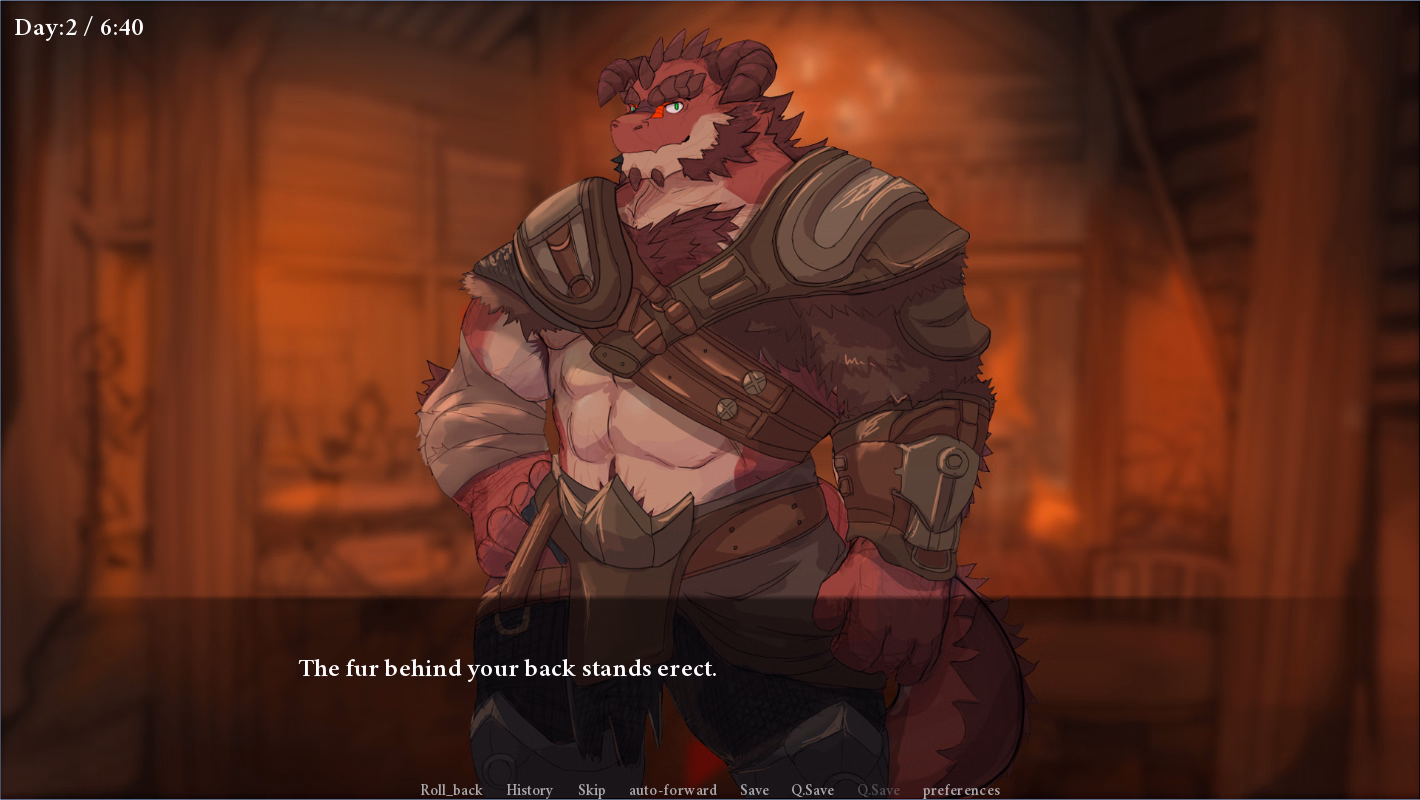This screenshot has height=800, width=1420.
Task: Enable Skip mode
Action: (x=591, y=790)
